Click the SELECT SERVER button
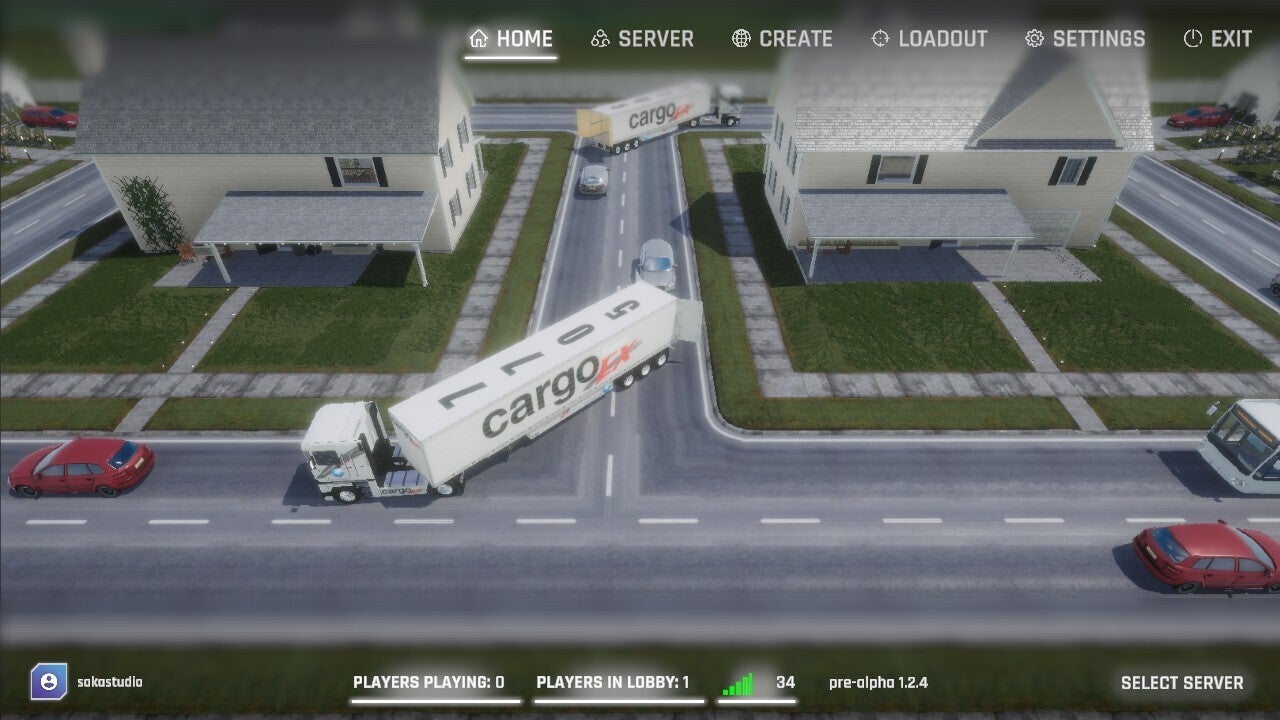 [1181, 683]
